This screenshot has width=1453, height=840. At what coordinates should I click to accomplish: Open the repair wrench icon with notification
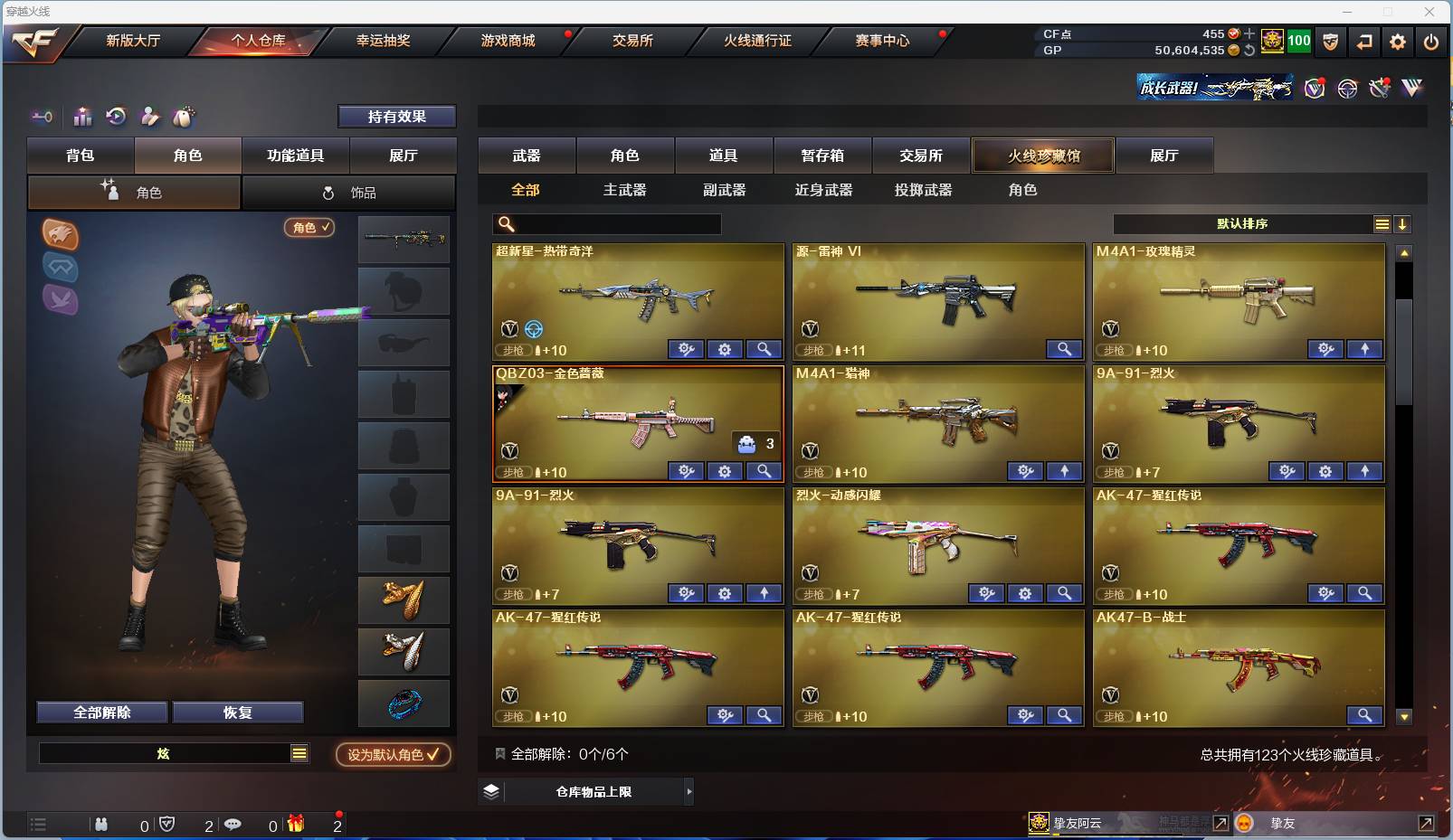coord(1378,88)
